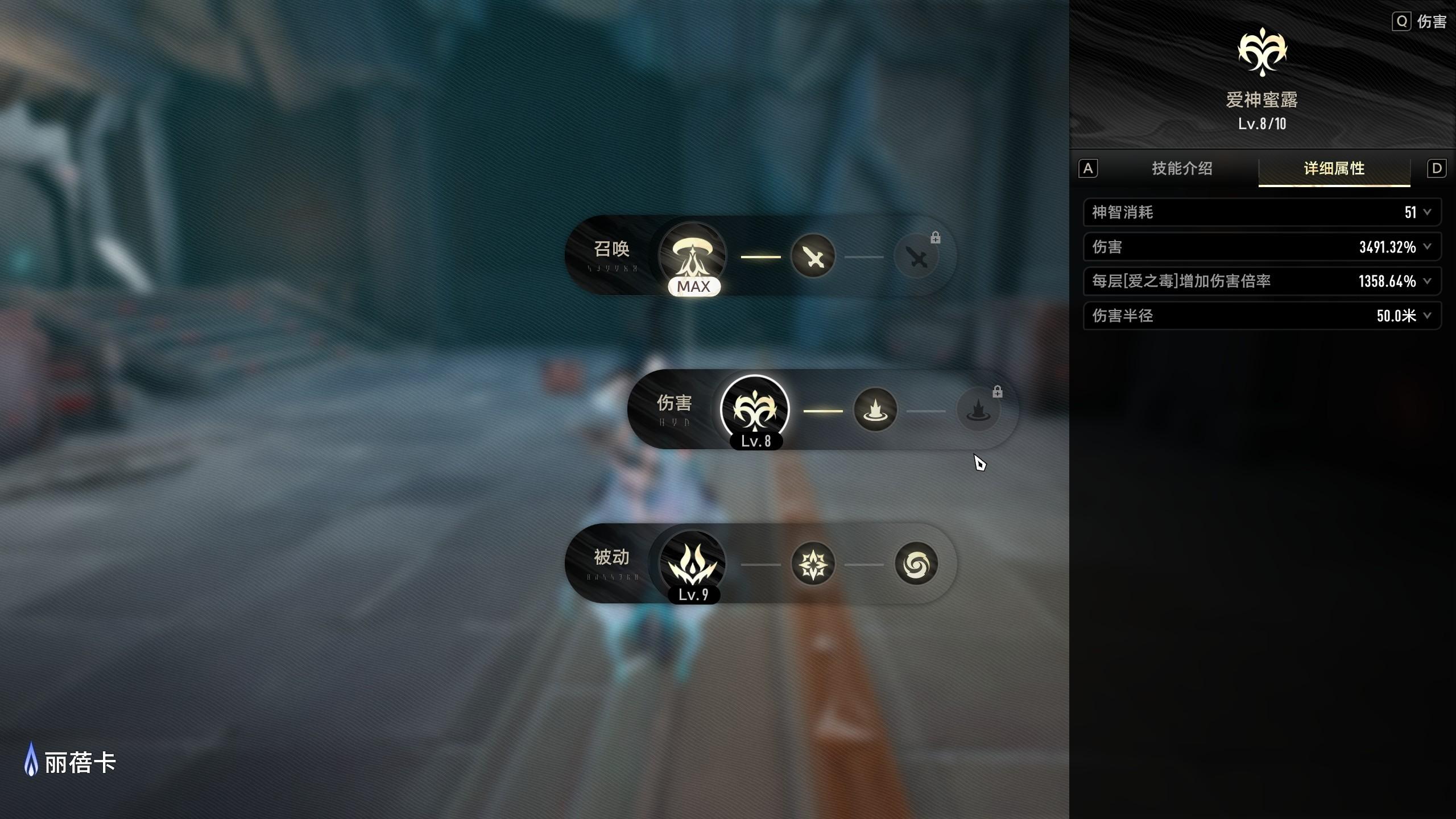The height and width of the screenshot is (819, 1456).
Task: Choose the star-shaped passive node
Action: coord(813,564)
